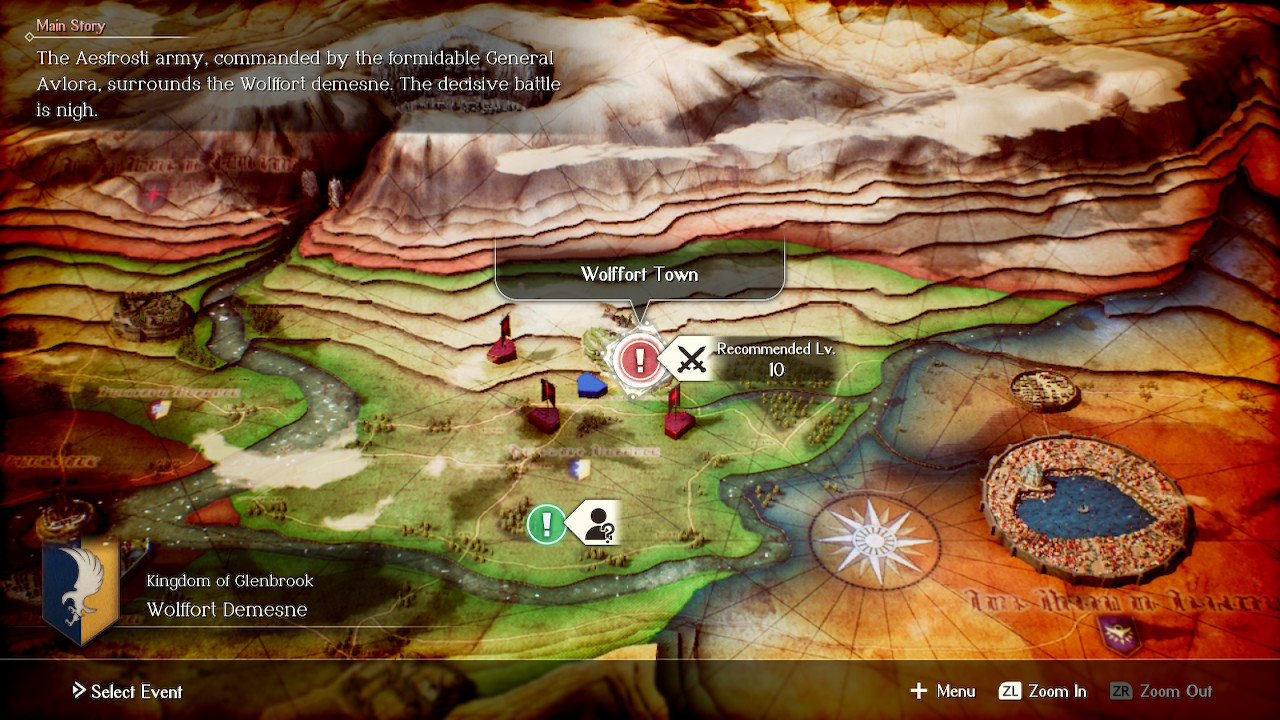Click the Kingdom of Glenbrook label
This screenshot has height=720, width=1280.
coord(230,580)
